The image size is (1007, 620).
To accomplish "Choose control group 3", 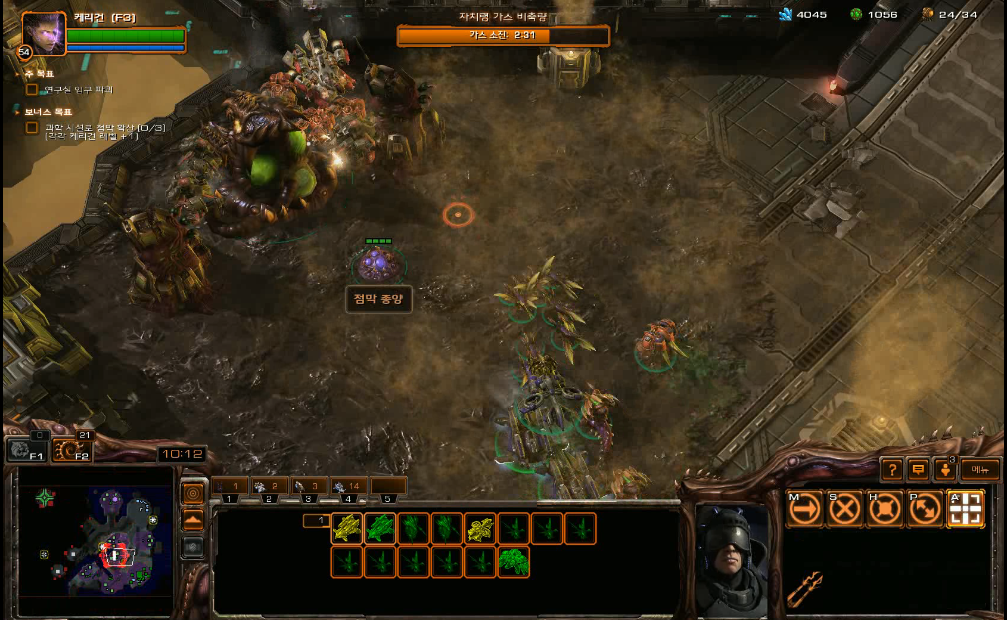I will [x=308, y=487].
